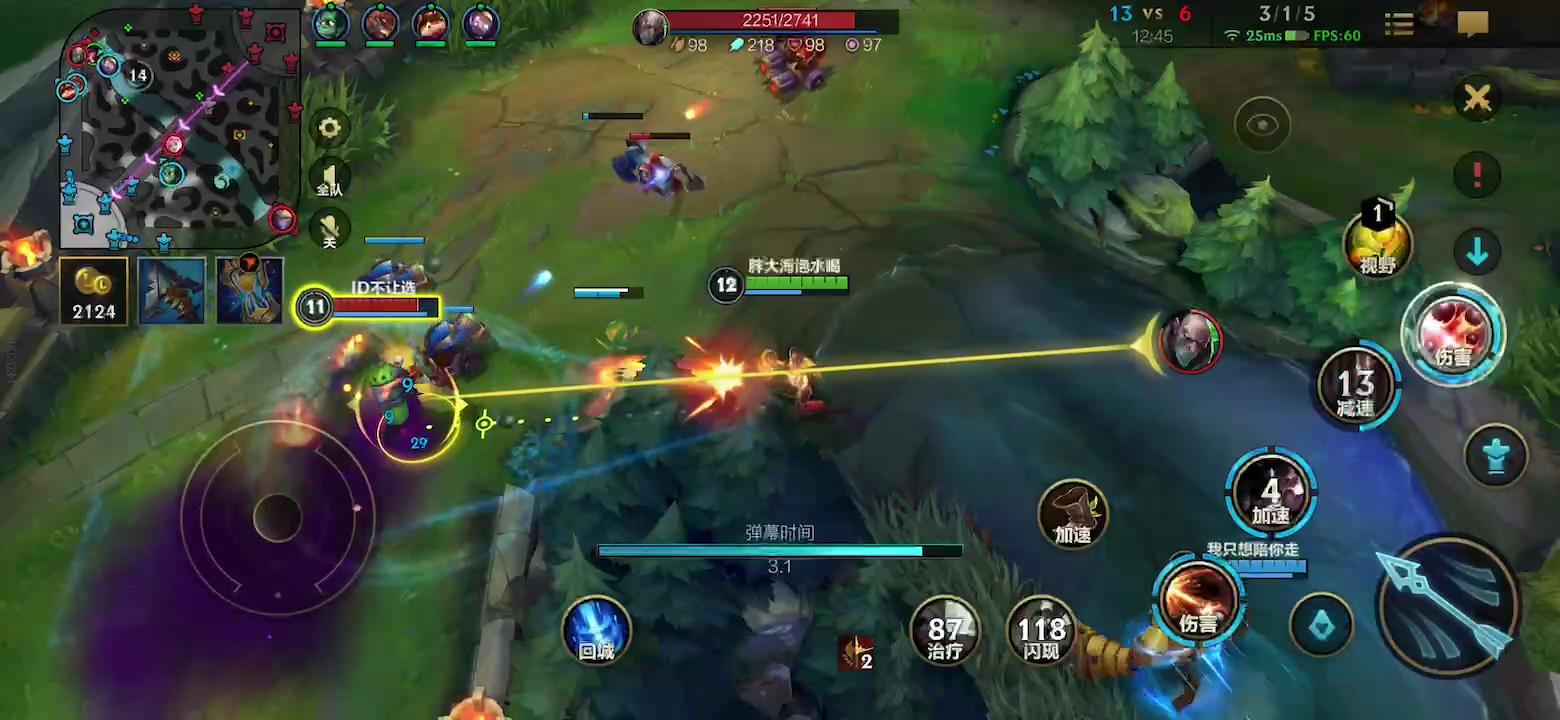Image resolution: width=1560 pixels, height=720 pixels.
Task: Select the green-haired ally portrait at top
Action: click(330, 22)
